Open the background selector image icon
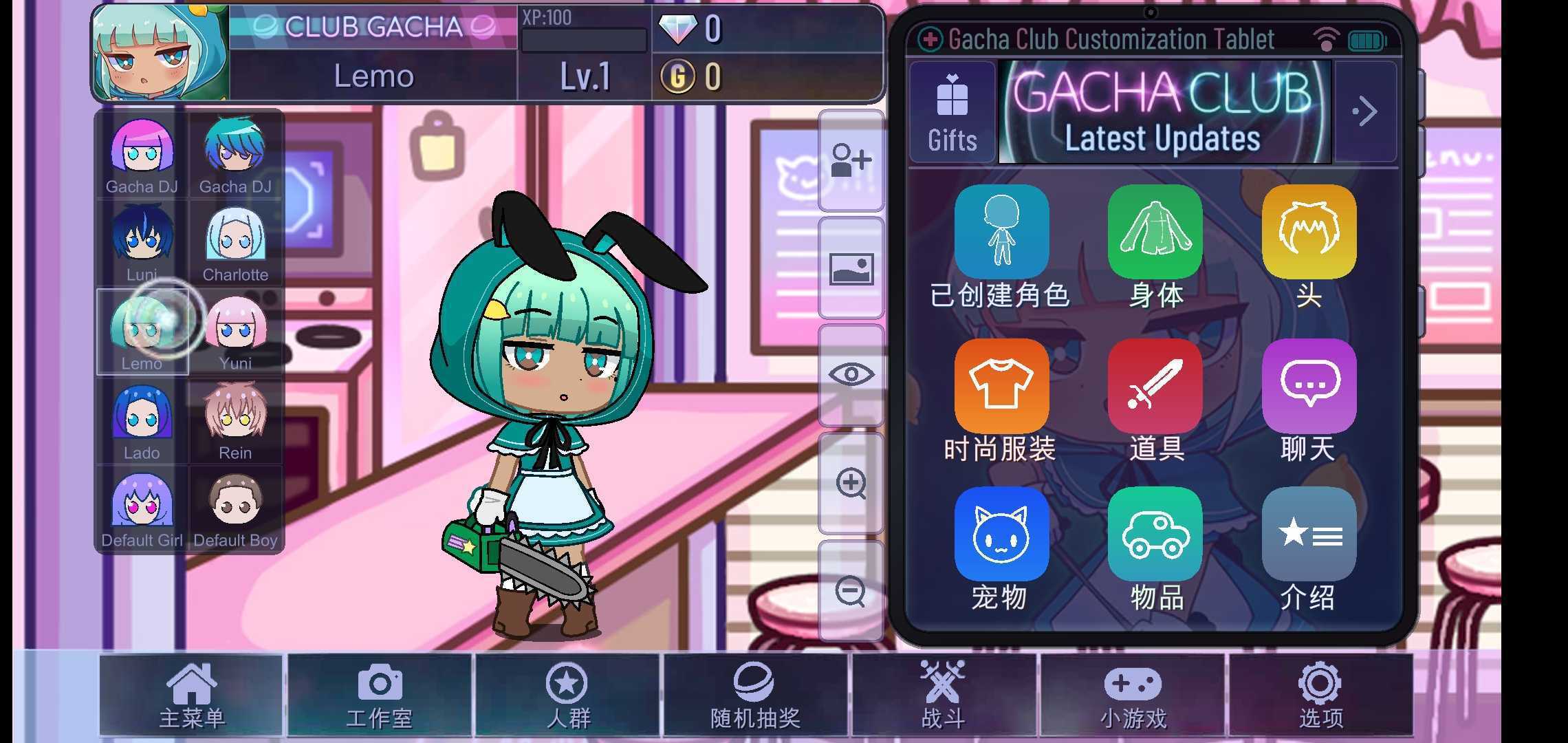This screenshot has width=1568, height=743. tap(851, 268)
